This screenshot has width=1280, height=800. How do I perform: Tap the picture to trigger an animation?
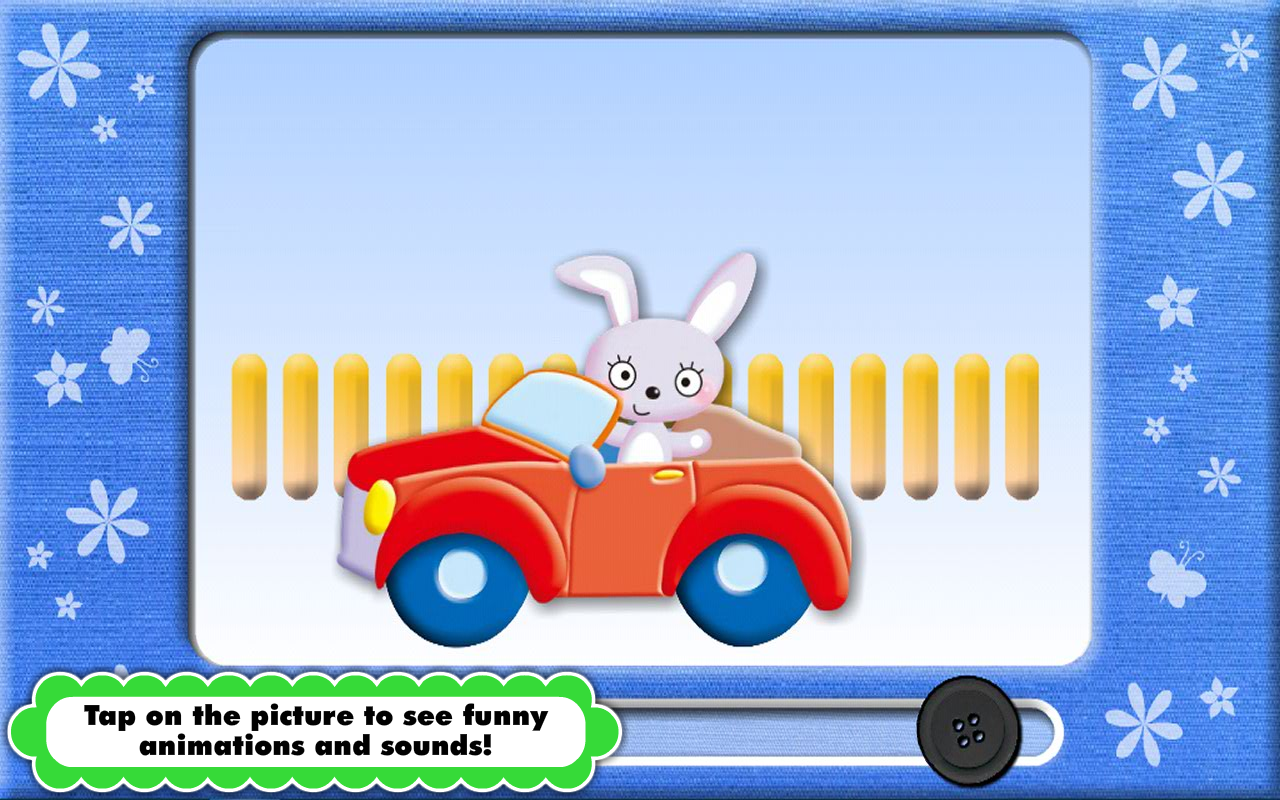click(640, 350)
